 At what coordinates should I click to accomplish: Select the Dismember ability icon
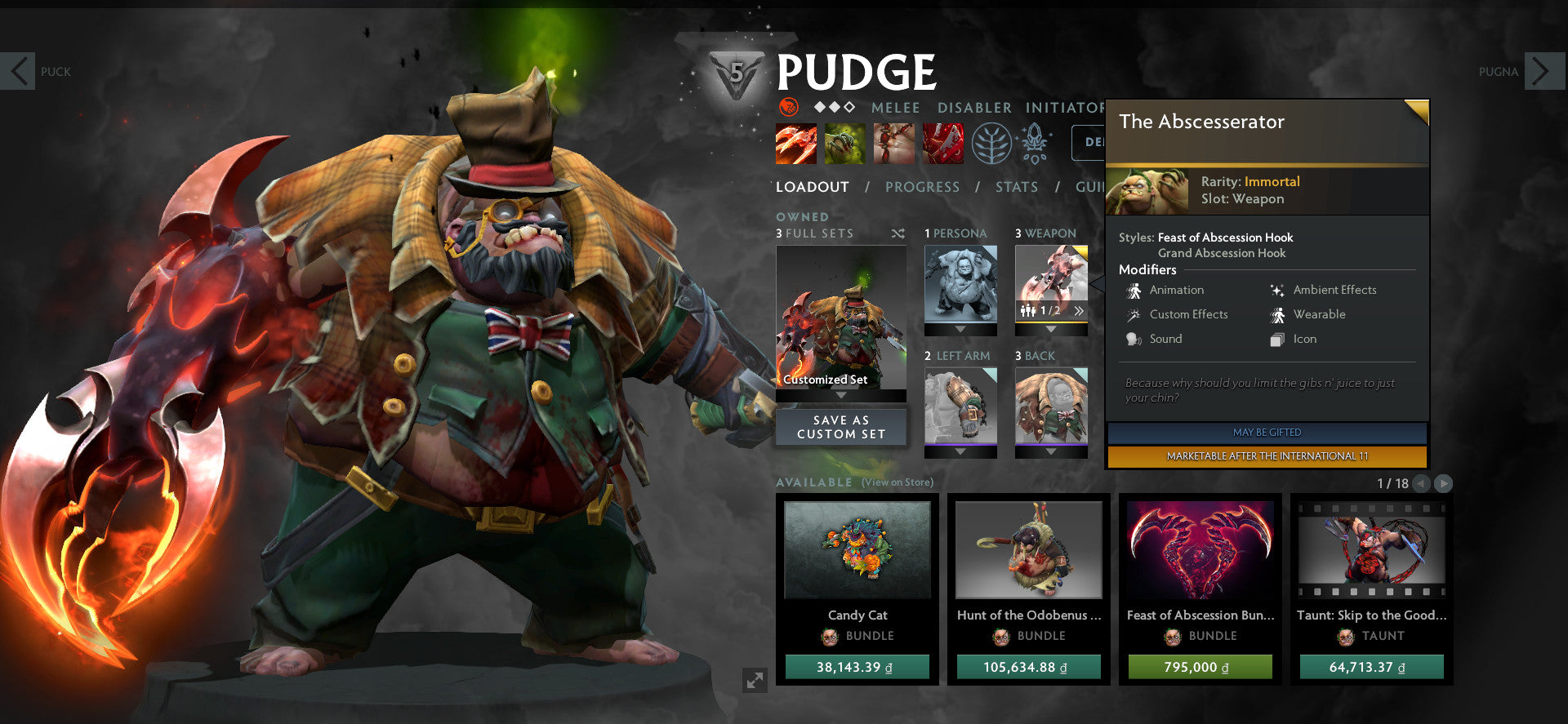coord(943,144)
